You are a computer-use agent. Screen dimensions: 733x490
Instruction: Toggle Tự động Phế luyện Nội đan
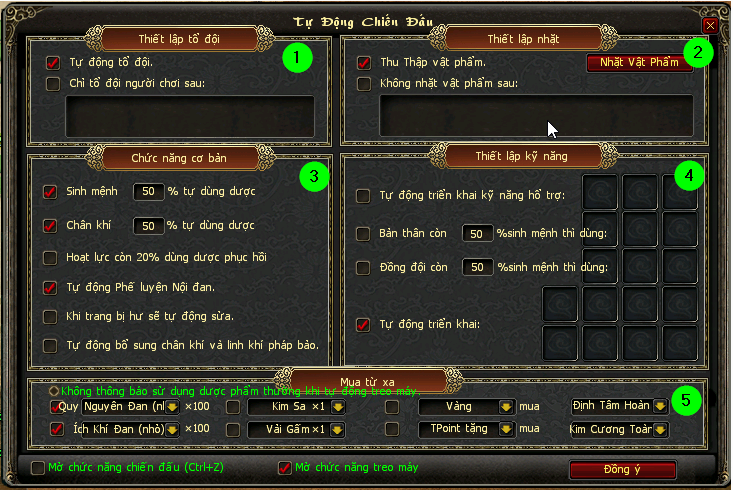(50, 288)
